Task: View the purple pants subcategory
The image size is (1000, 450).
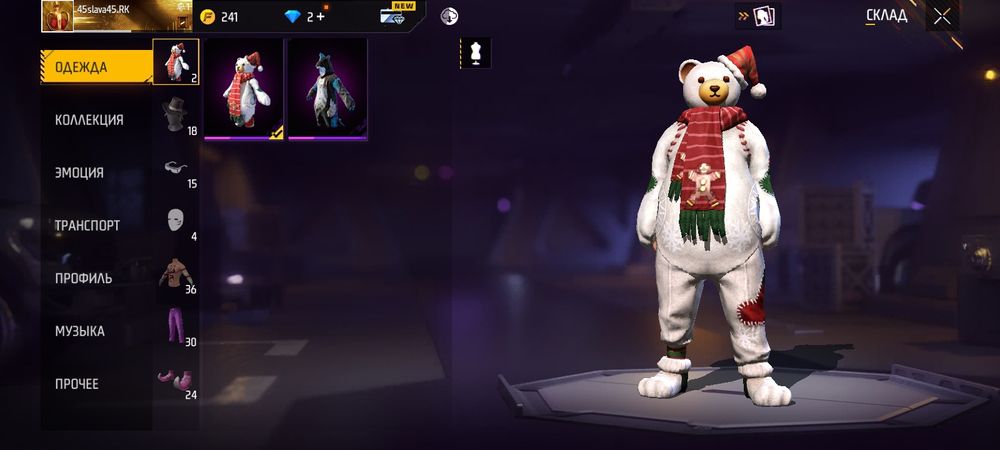Action: 176,328
